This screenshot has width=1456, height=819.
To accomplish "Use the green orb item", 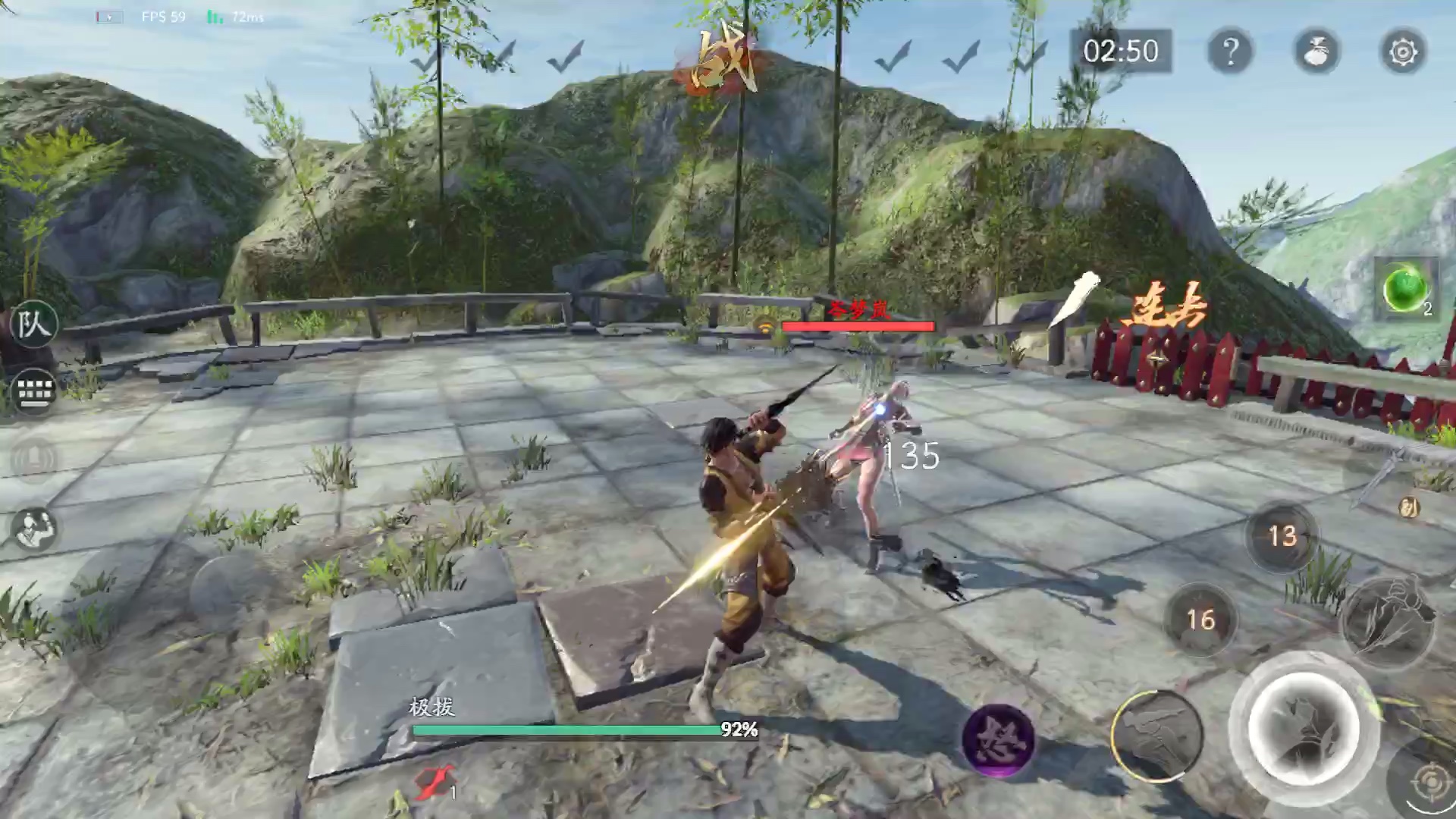I will tap(1404, 288).
